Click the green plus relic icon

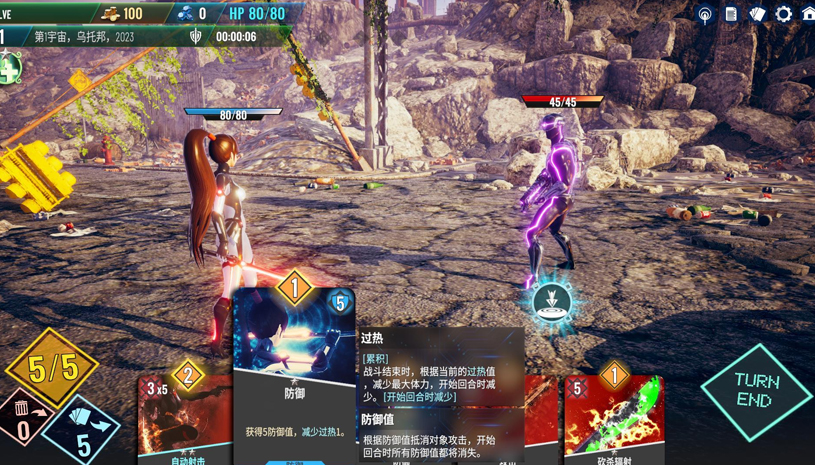[x=8, y=69]
